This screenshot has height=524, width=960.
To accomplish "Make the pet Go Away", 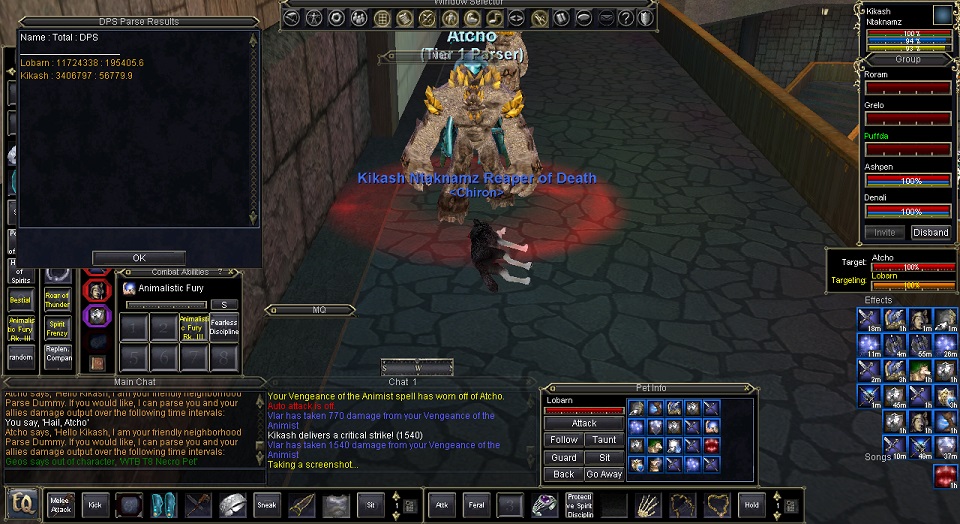I will (604, 474).
